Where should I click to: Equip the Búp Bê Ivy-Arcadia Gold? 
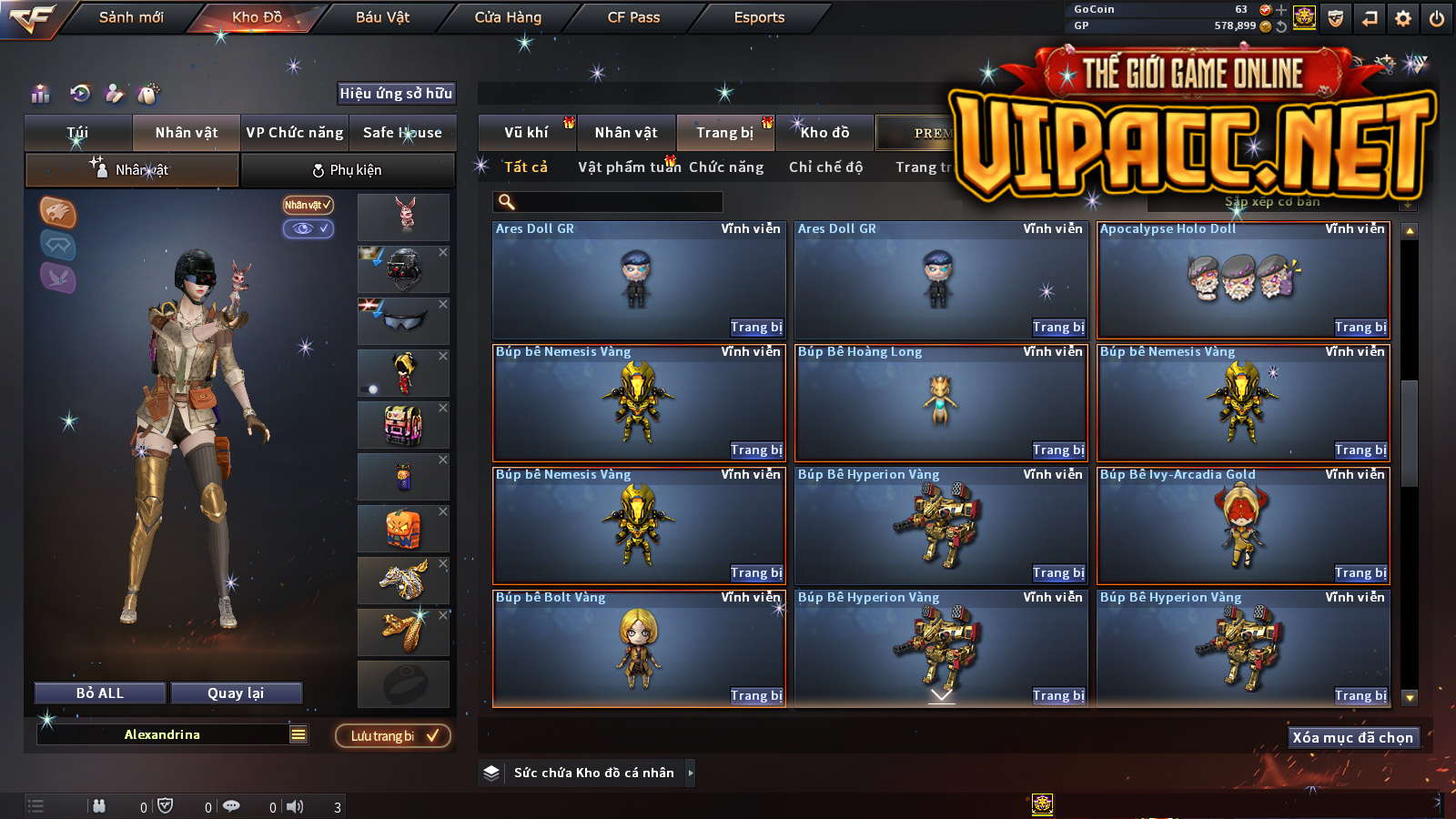(1360, 573)
